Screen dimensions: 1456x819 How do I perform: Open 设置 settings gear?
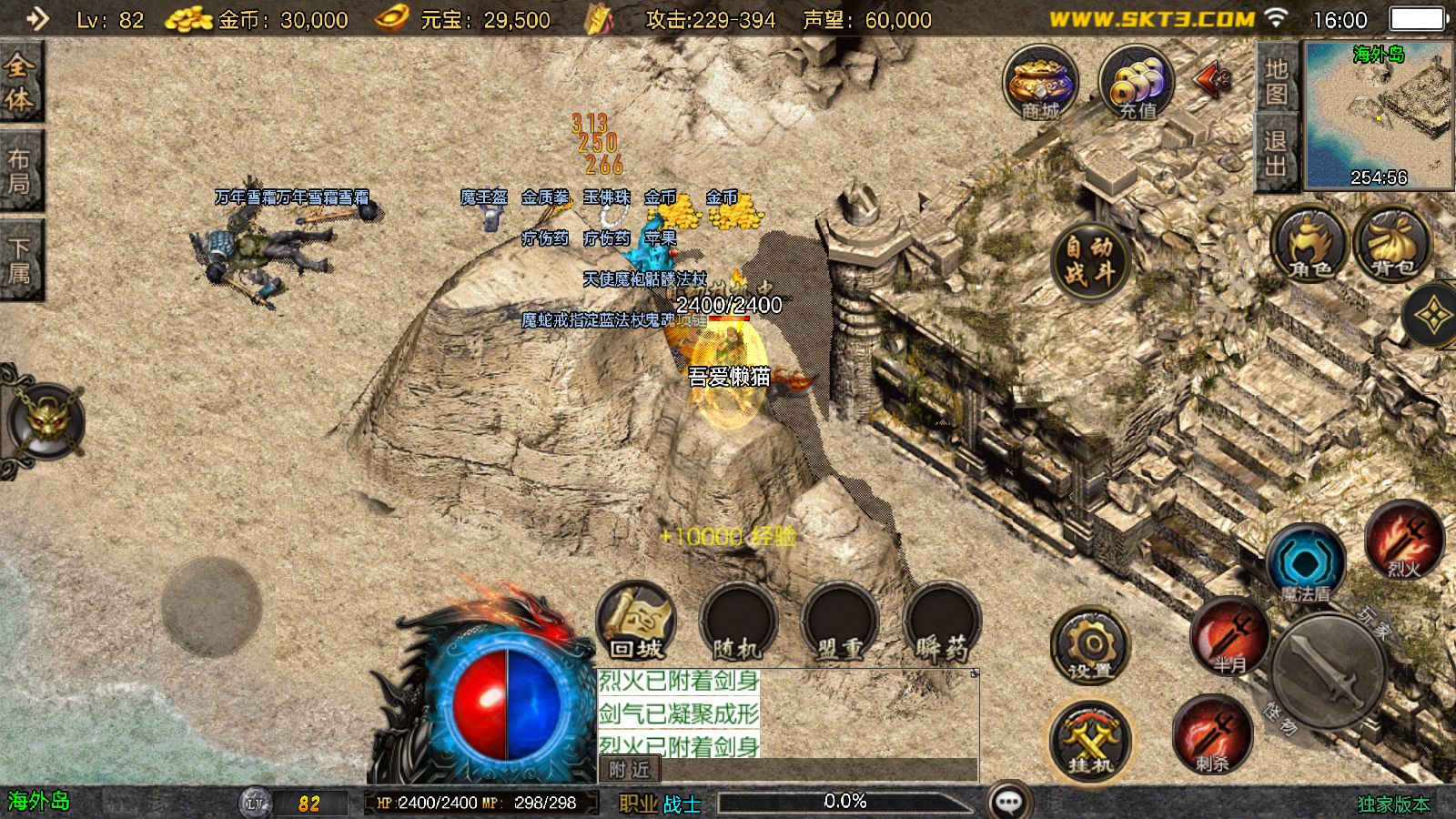tap(1090, 646)
